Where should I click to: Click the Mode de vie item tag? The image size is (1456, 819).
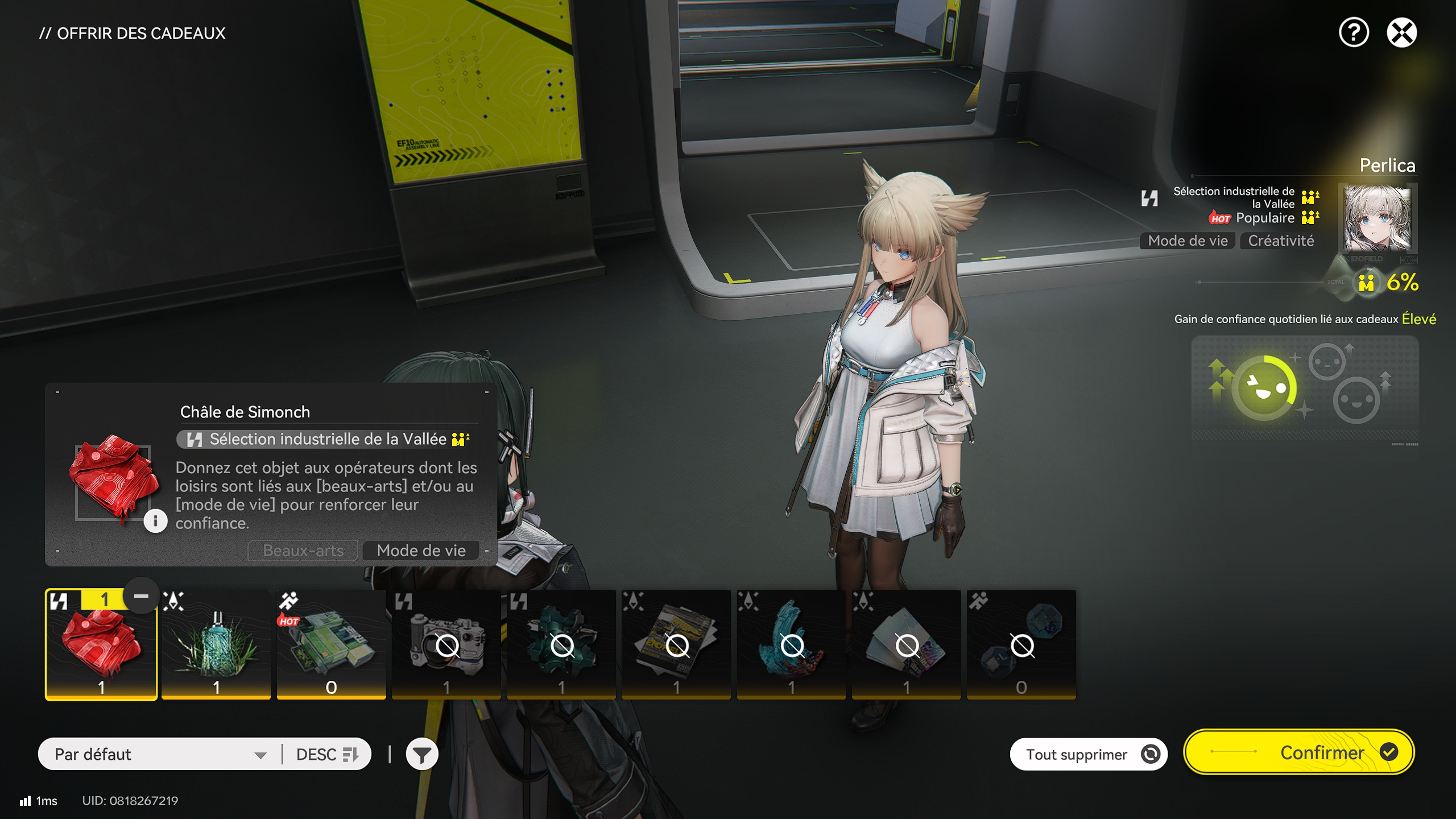point(421,551)
